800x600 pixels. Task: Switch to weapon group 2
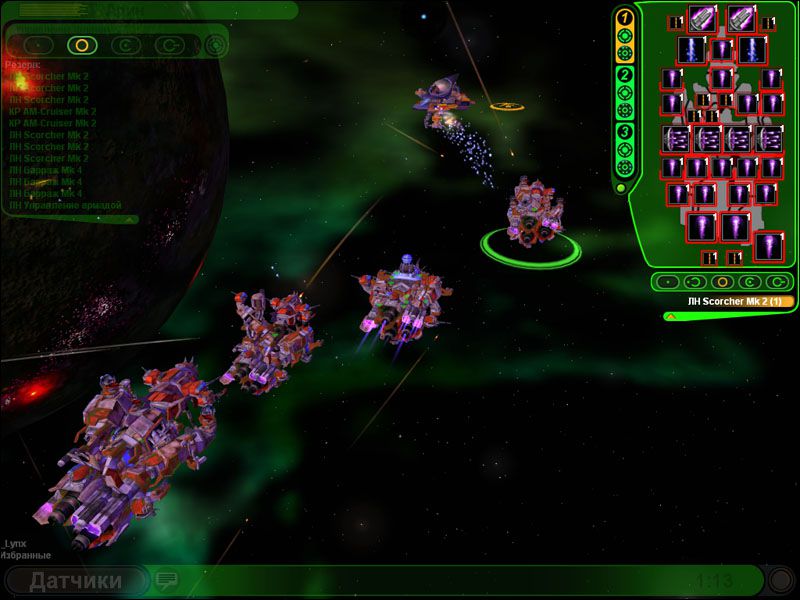pyautogui.click(x=624, y=75)
